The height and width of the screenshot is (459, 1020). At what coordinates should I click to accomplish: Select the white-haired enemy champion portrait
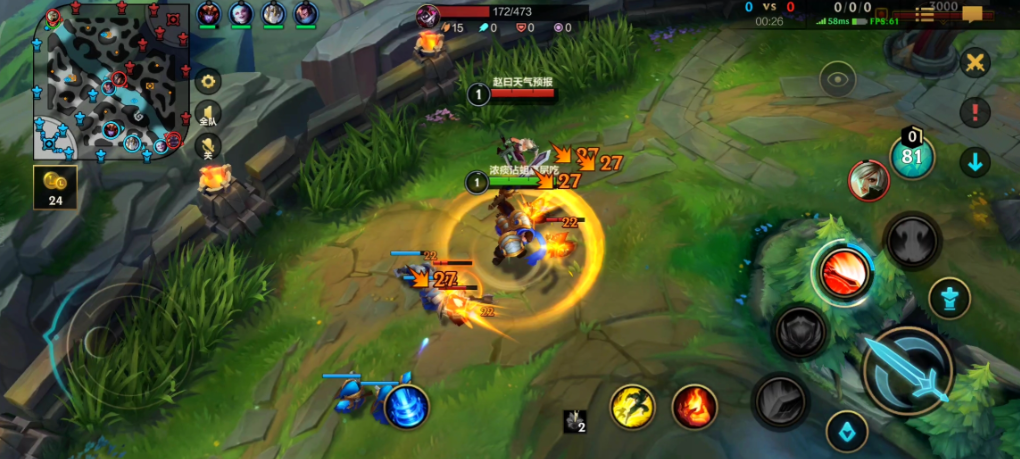pyautogui.click(x=868, y=180)
